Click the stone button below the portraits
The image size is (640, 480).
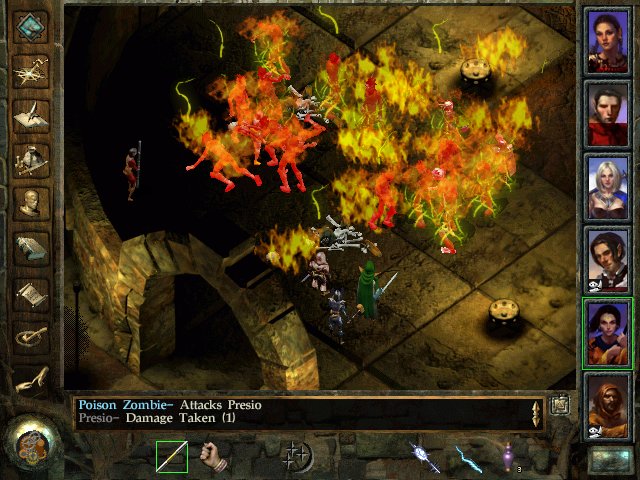(x=609, y=459)
